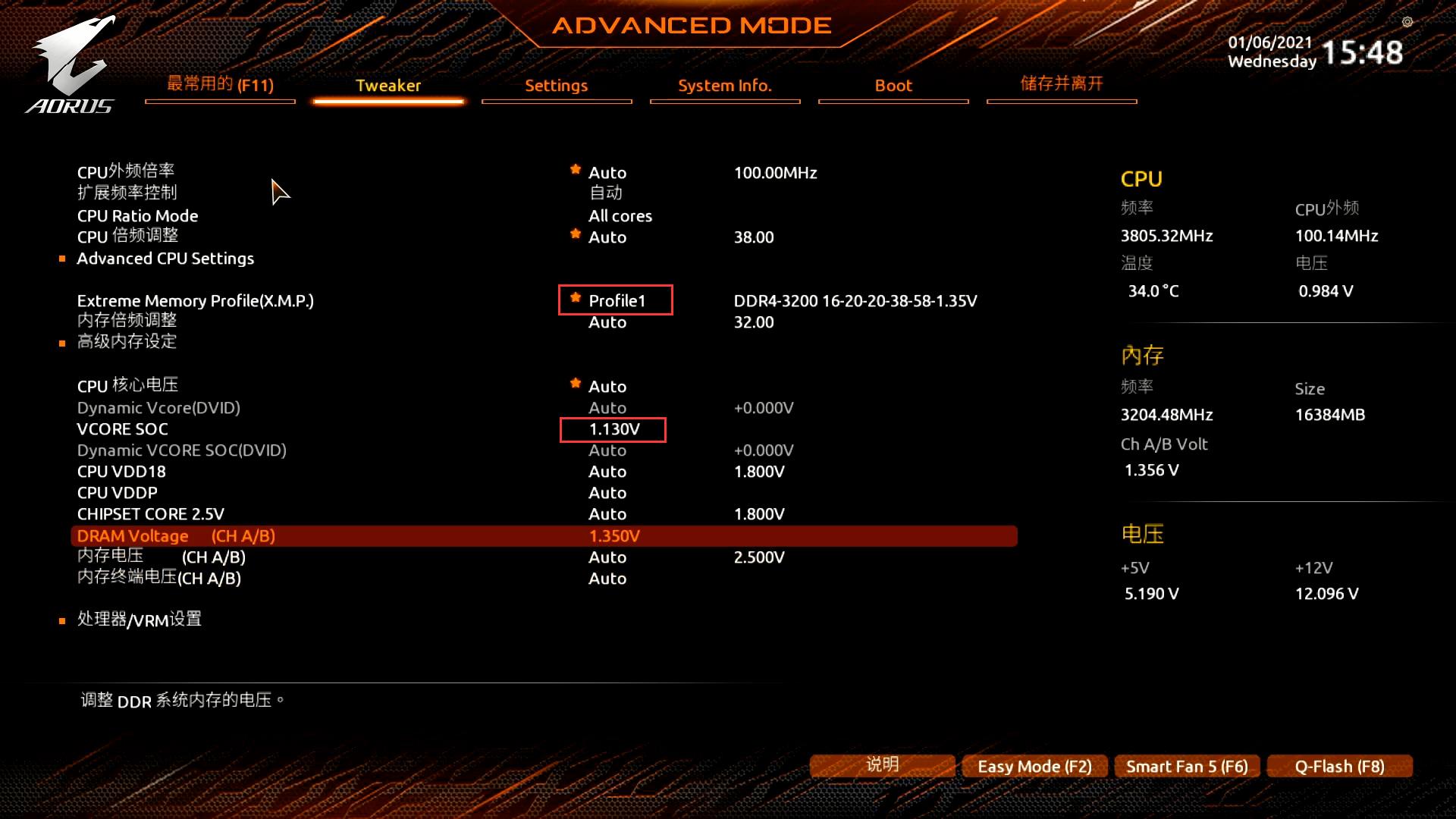Switch to the System Info. tab
Viewport: 1456px width, 819px height.
[x=724, y=86]
